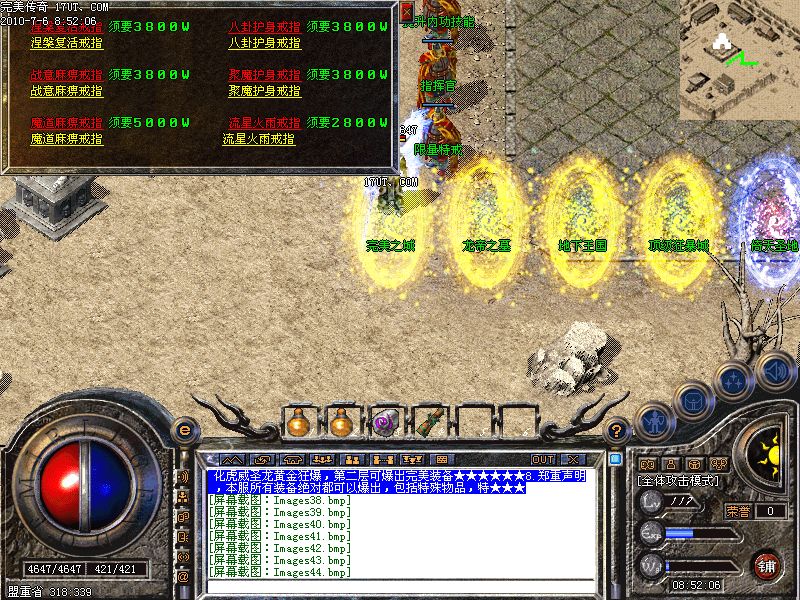Choose the 聚魔护身戒指 yellow link
800x600 pixels.
click(x=264, y=91)
